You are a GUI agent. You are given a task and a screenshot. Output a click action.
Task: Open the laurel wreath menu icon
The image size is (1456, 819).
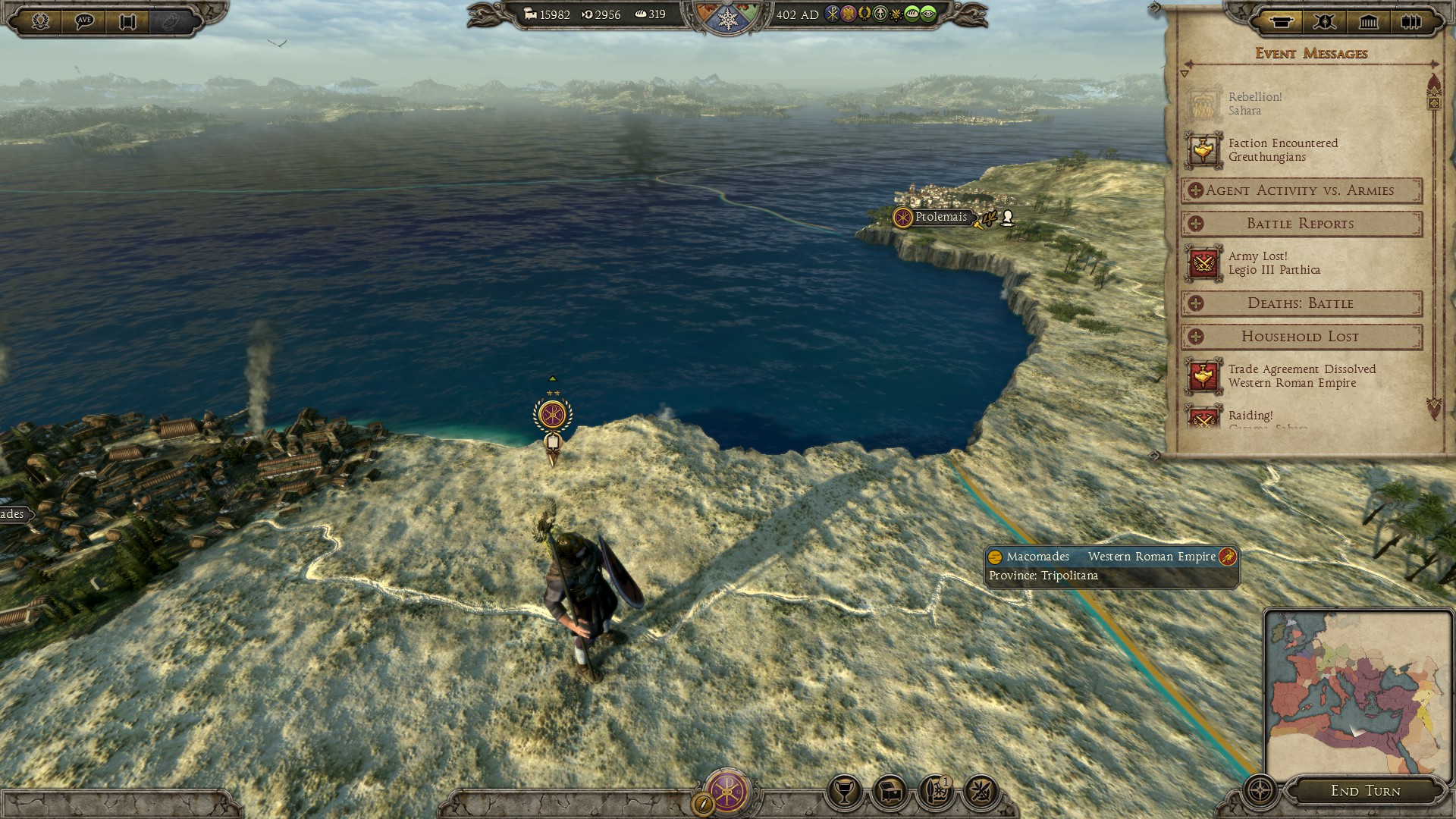pyautogui.click(x=40, y=20)
